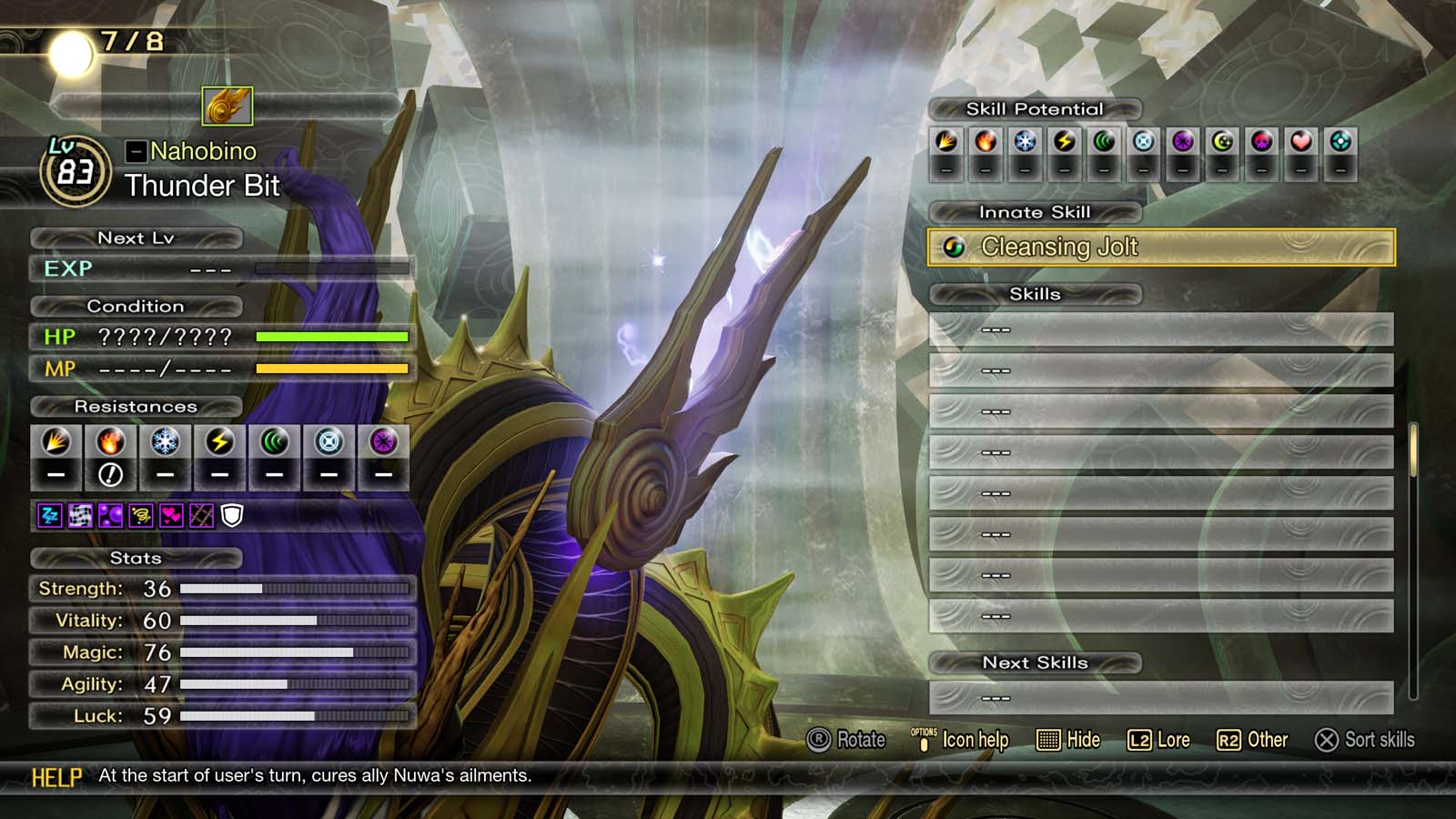Expand the Next Skills section
1456x819 pixels.
click(x=1035, y=662)
